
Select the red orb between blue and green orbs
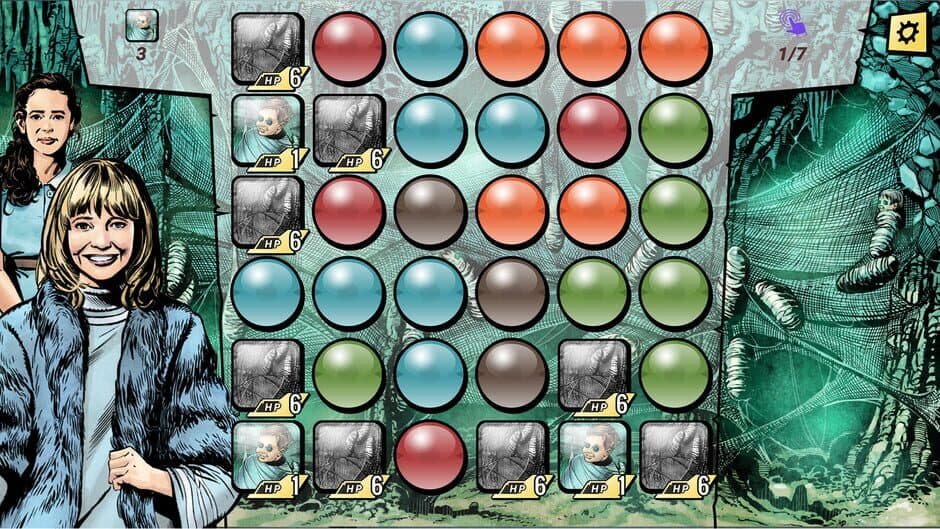tap(593, 130)
